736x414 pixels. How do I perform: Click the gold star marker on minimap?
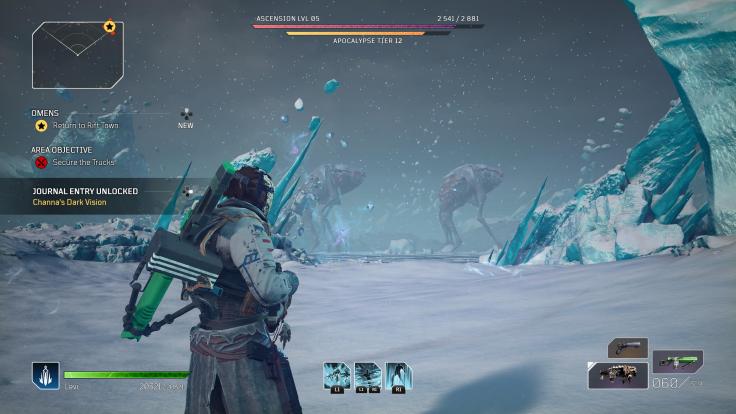click(109, 26)
